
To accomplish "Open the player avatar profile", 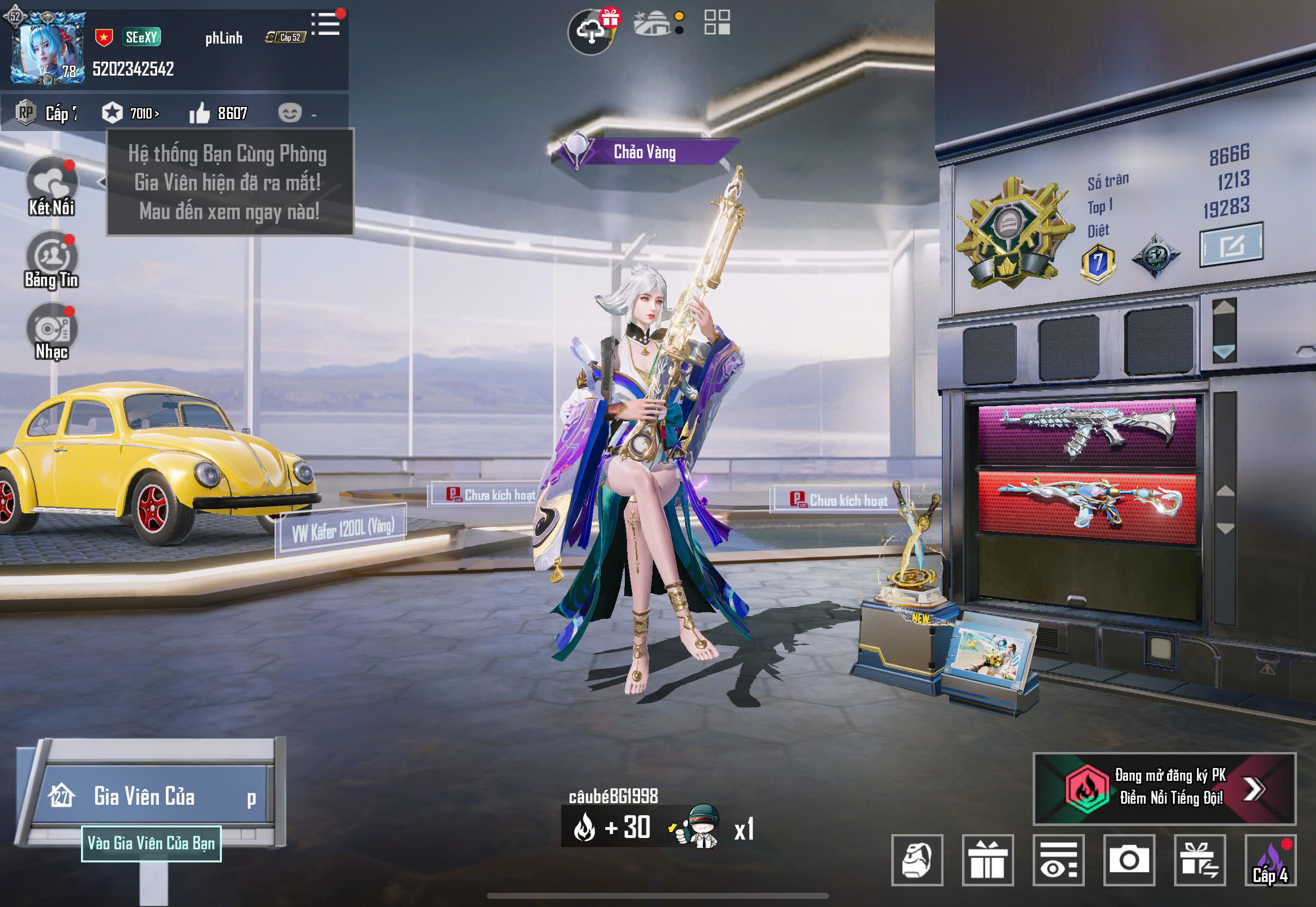I will click(48, 48).
